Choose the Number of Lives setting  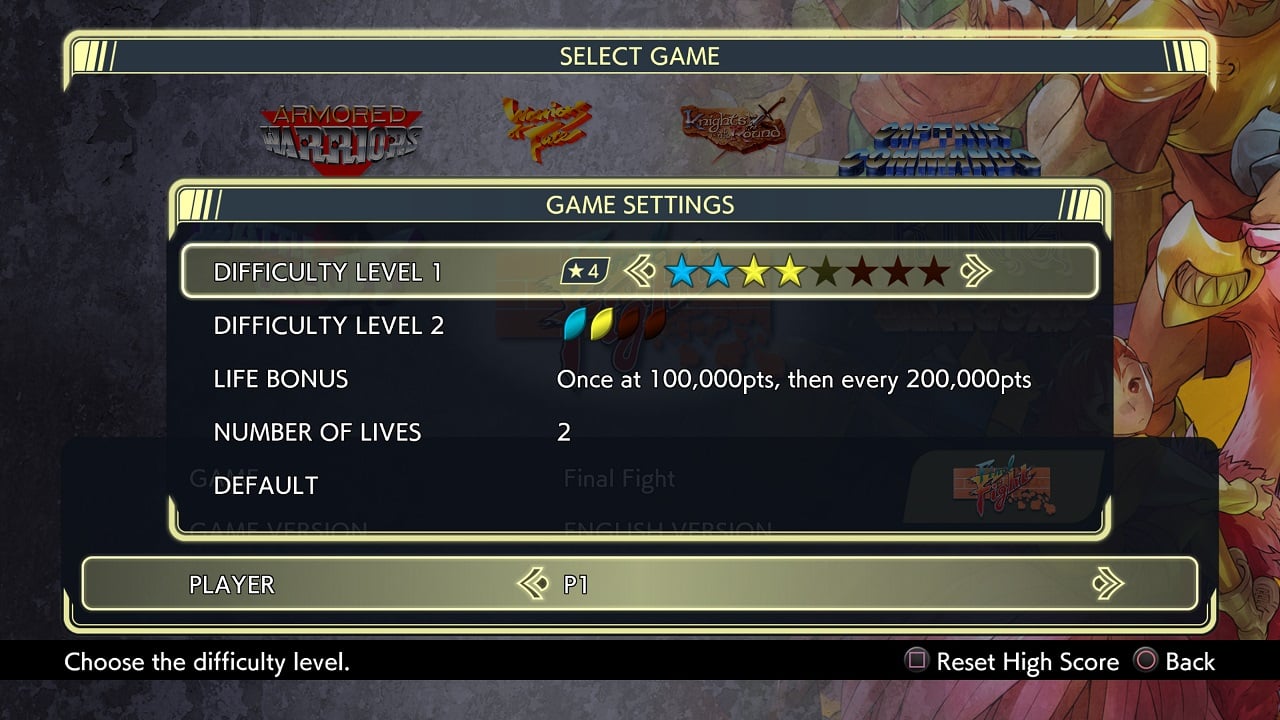(x=317, y=432)
